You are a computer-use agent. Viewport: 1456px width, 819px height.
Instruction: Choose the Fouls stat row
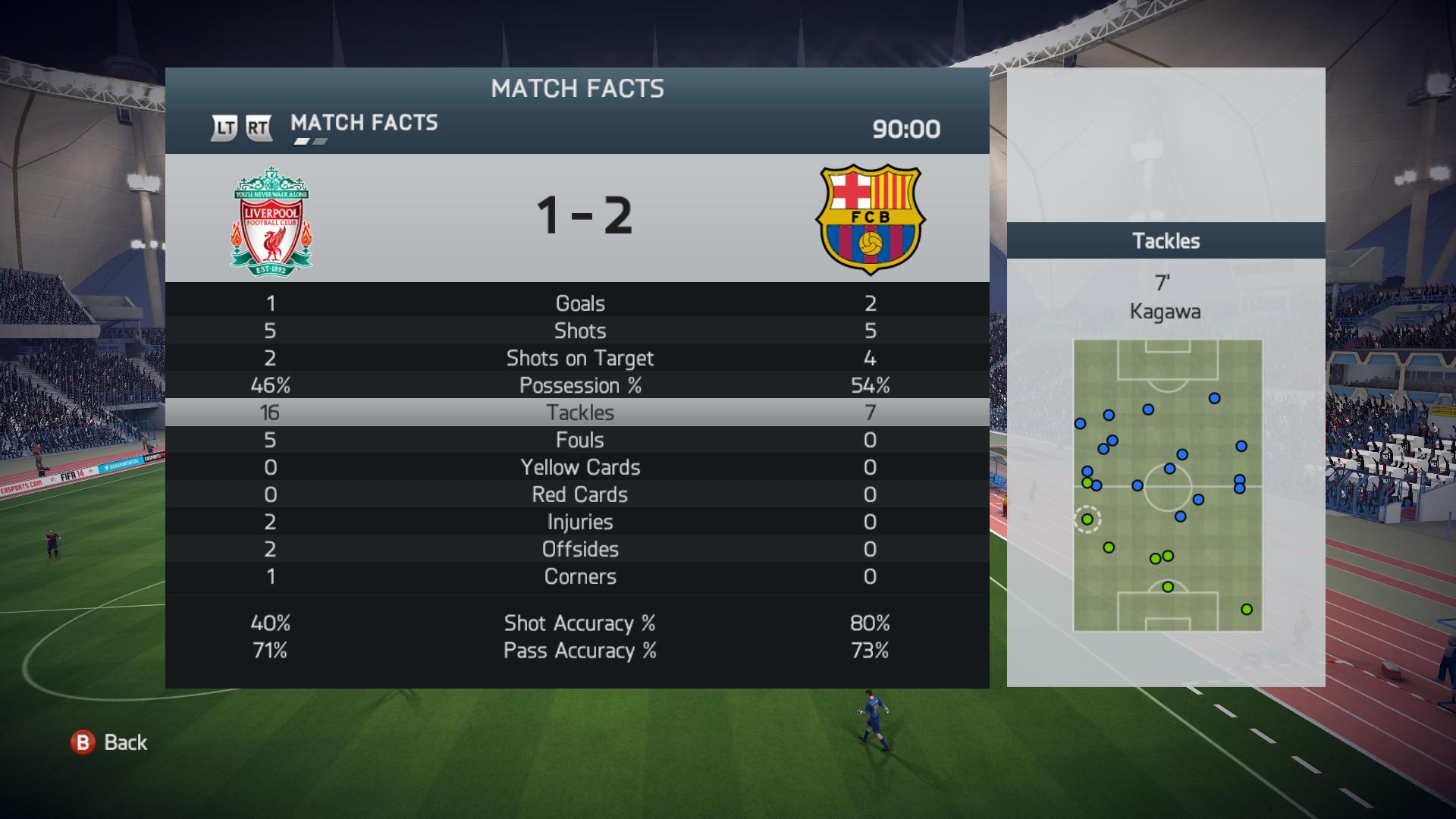click(579, 440)
